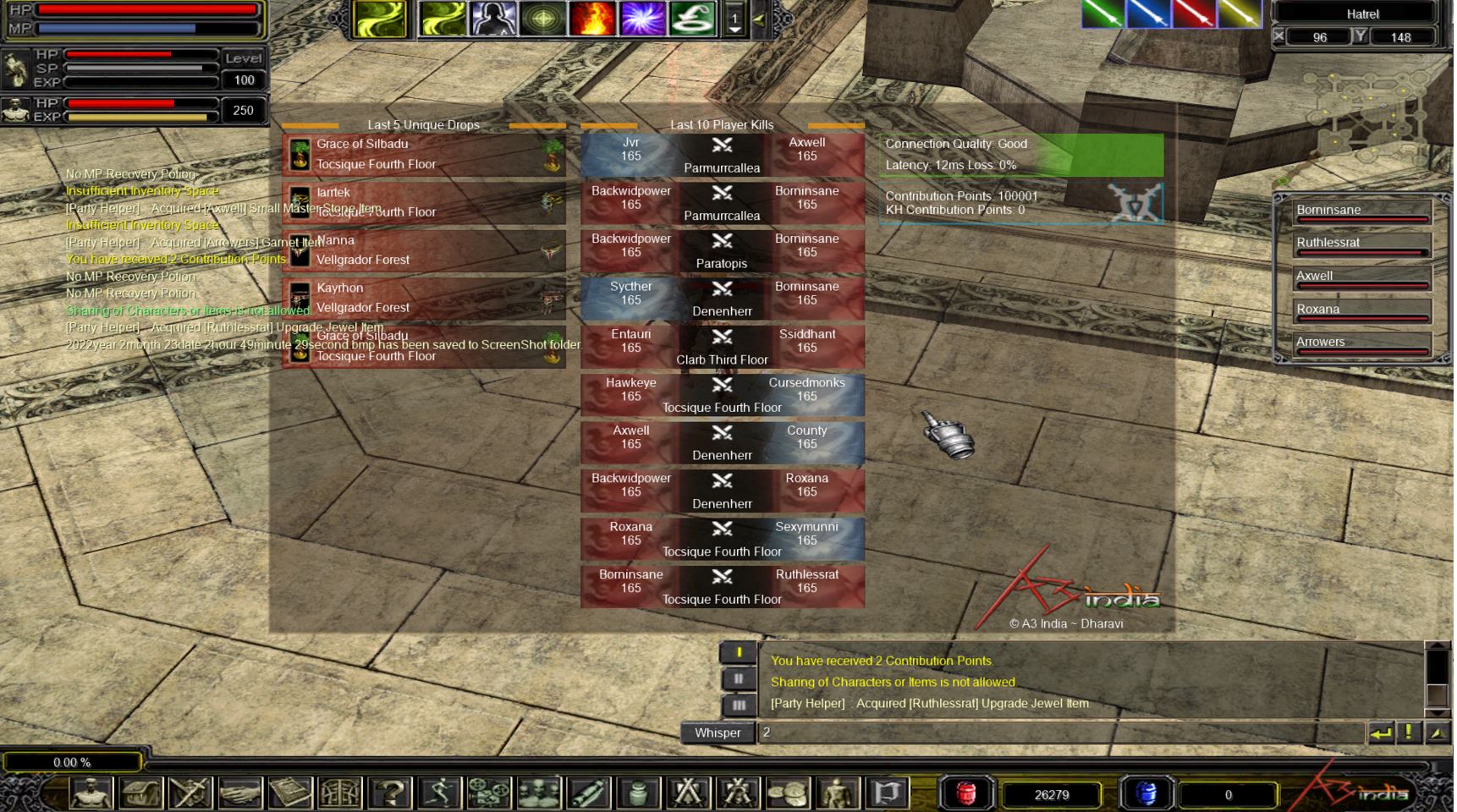The width and height of the screenshot is (1457, 812).
Task: Open the character torso icon in bottom bar
Action: pos(91,793)
